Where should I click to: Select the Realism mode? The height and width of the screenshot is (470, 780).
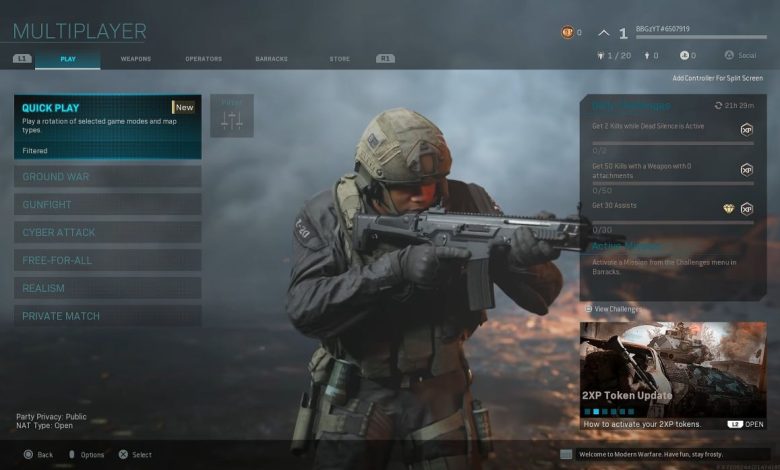[x=107, y=289]
